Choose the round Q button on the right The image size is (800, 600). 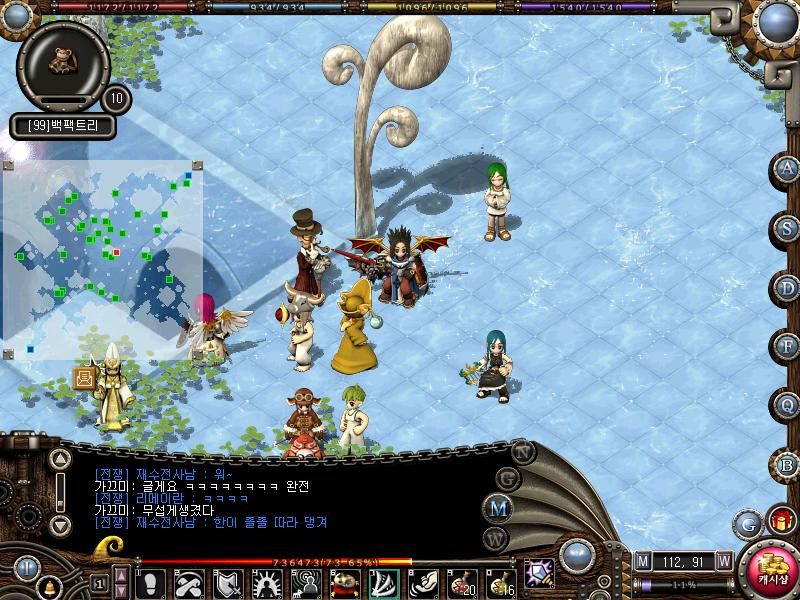[787, 405]
